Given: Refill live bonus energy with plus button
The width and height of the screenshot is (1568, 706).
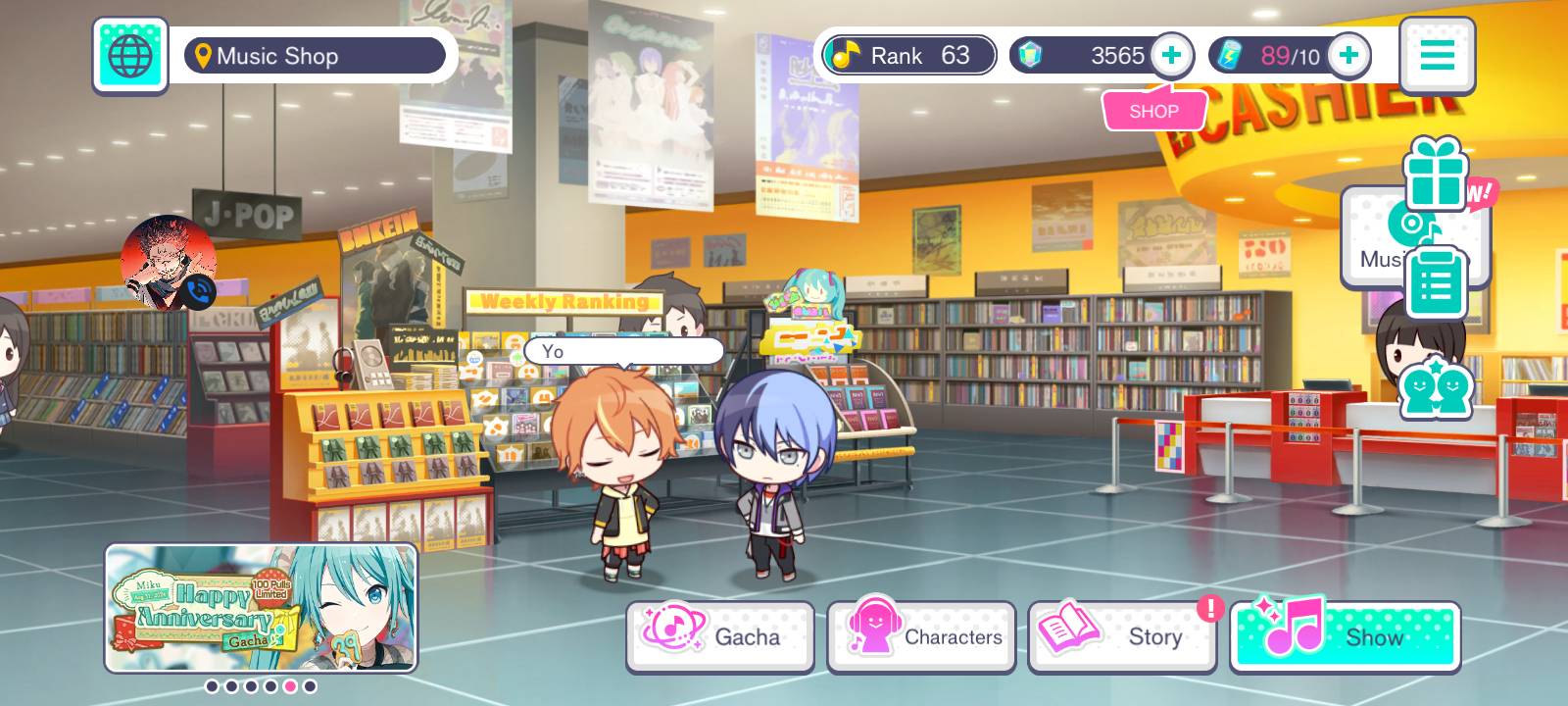Looking at the screenshot, I should (1348, 56).
